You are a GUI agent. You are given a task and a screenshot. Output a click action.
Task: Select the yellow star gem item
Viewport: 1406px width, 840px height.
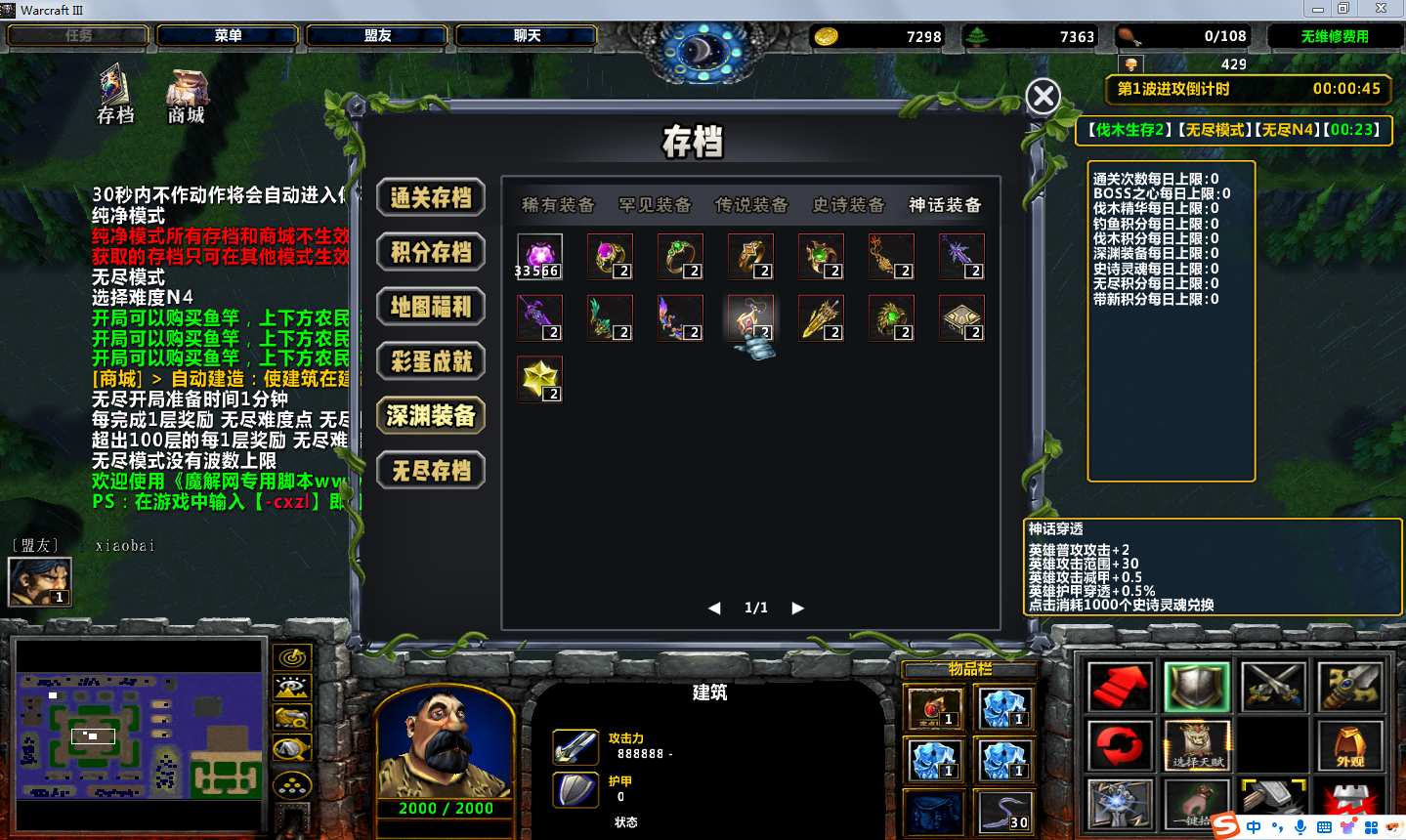(539, 379)
